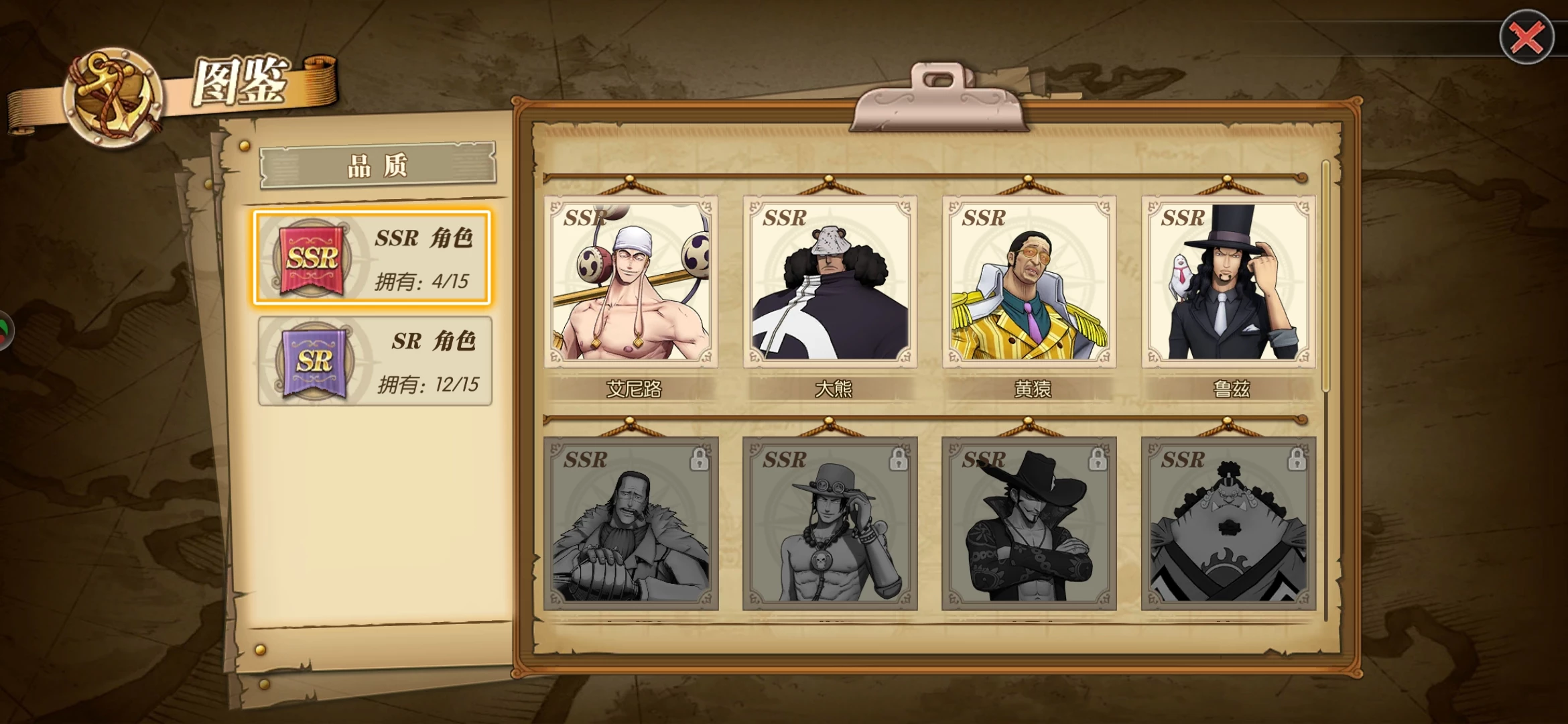
Task: Click the character list scrollbar
Action: click(x=1325, y=276)
